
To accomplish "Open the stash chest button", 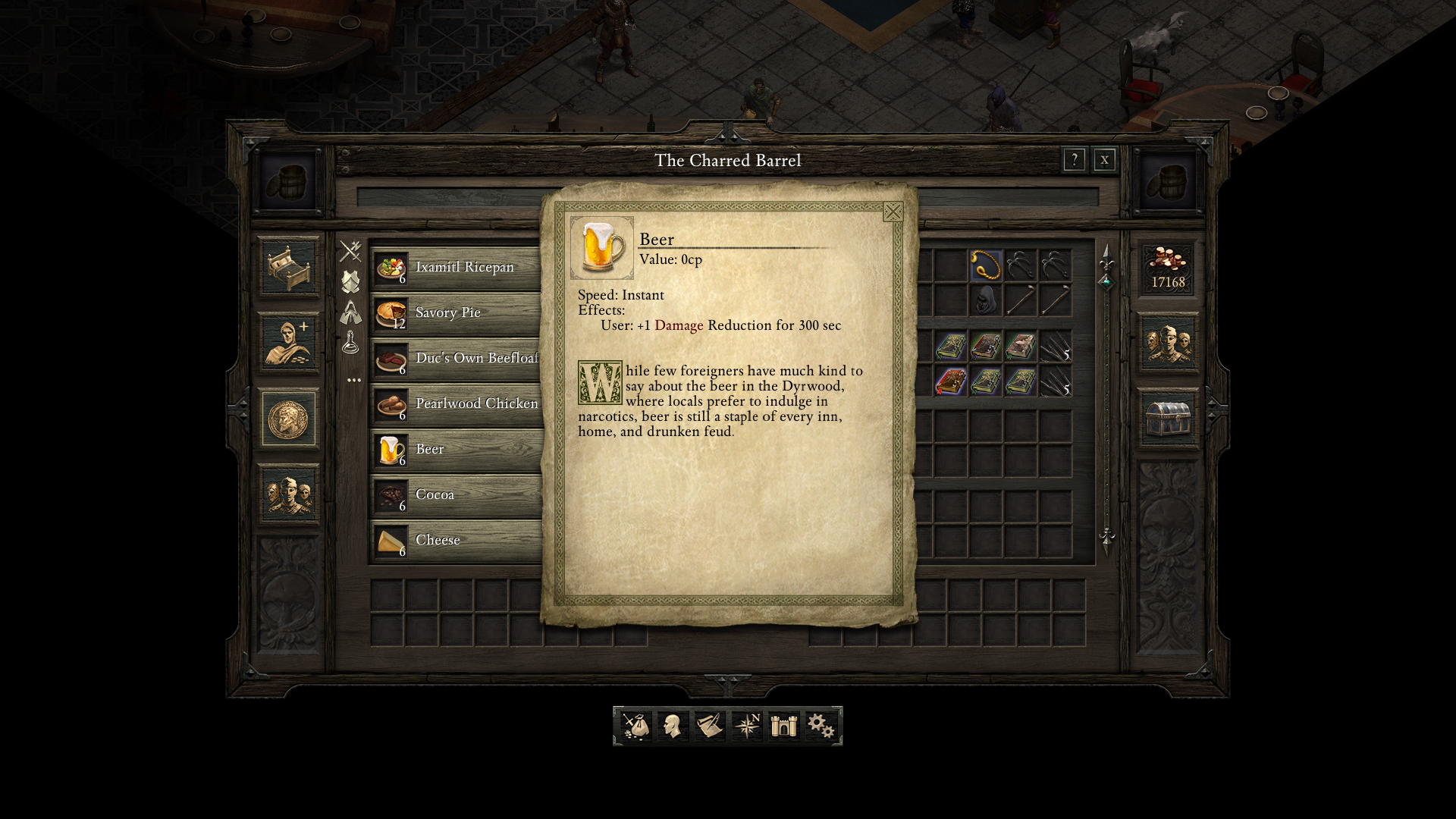I will [1168, 419].
